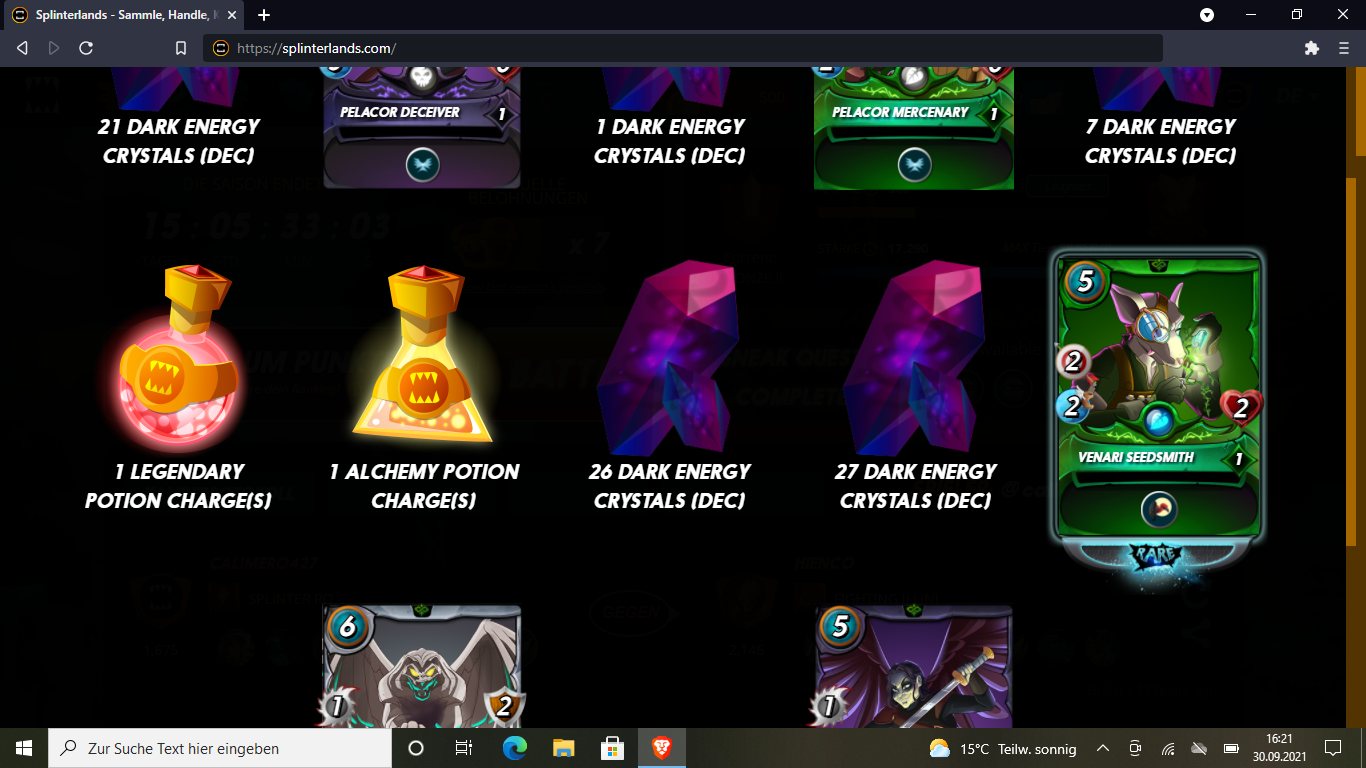Click the browser extensions puzzle icon

tap(1310, 48)
